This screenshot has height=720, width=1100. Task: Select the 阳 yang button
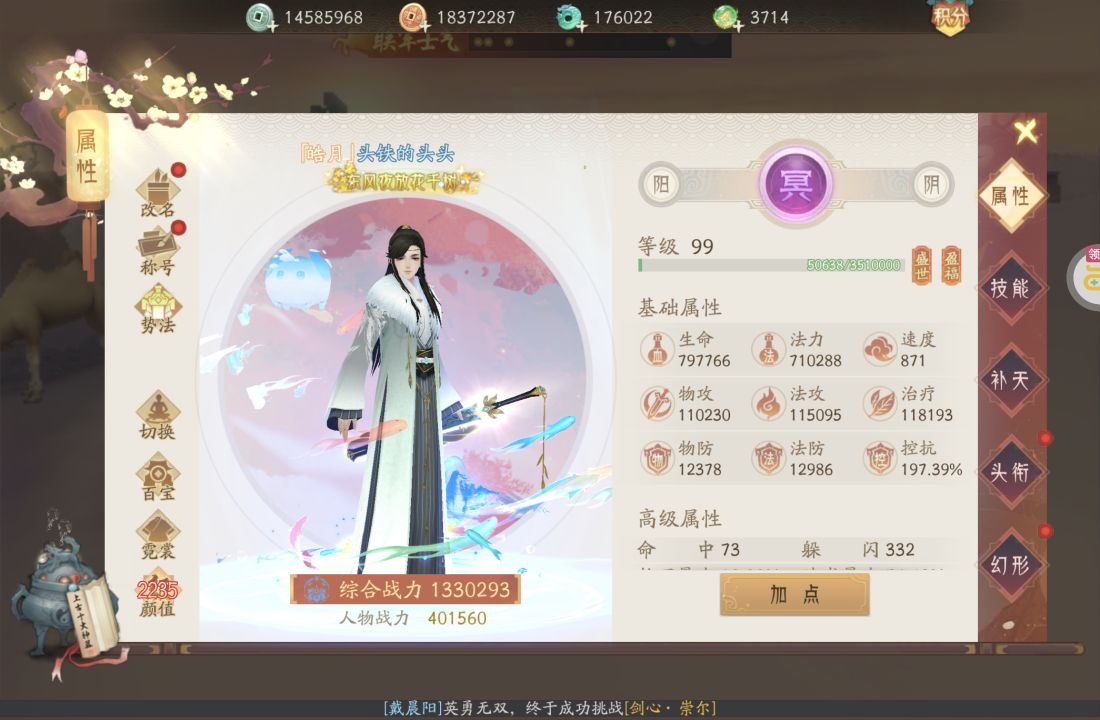(661, 184)
